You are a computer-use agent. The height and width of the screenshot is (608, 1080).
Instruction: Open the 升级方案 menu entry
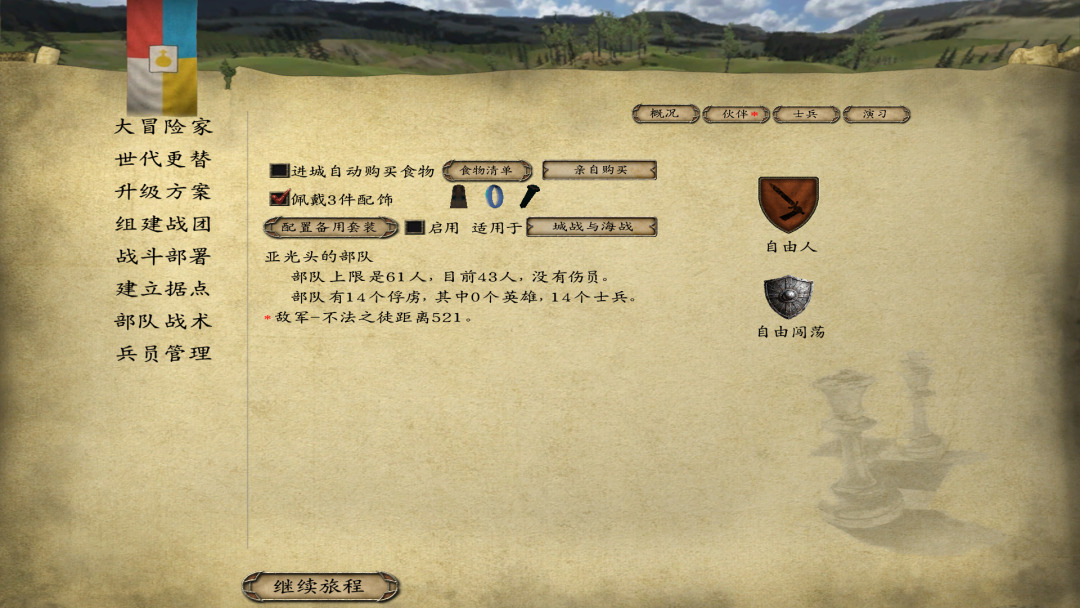[x=163, y=192]
